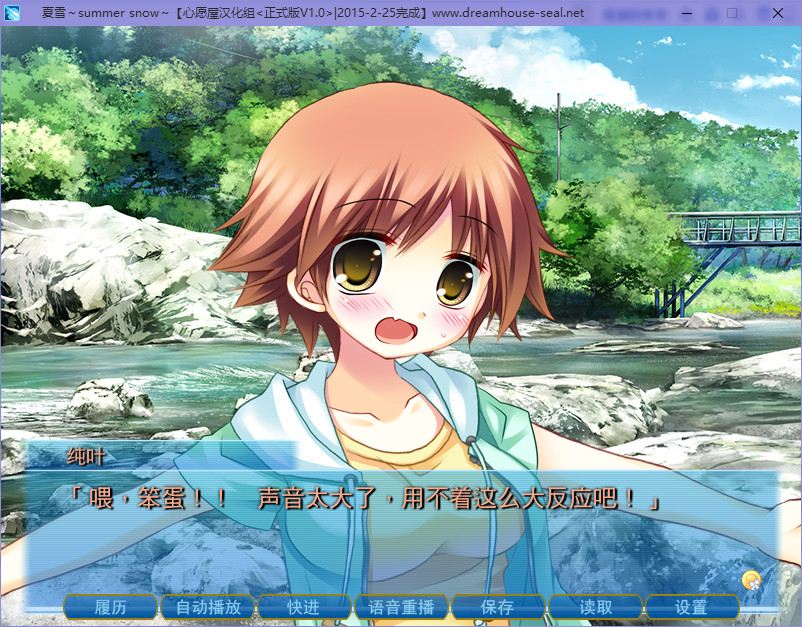Replay the voice line with 语音重播
Viewport: 802px width, 627px height.
tap(401, 607)
